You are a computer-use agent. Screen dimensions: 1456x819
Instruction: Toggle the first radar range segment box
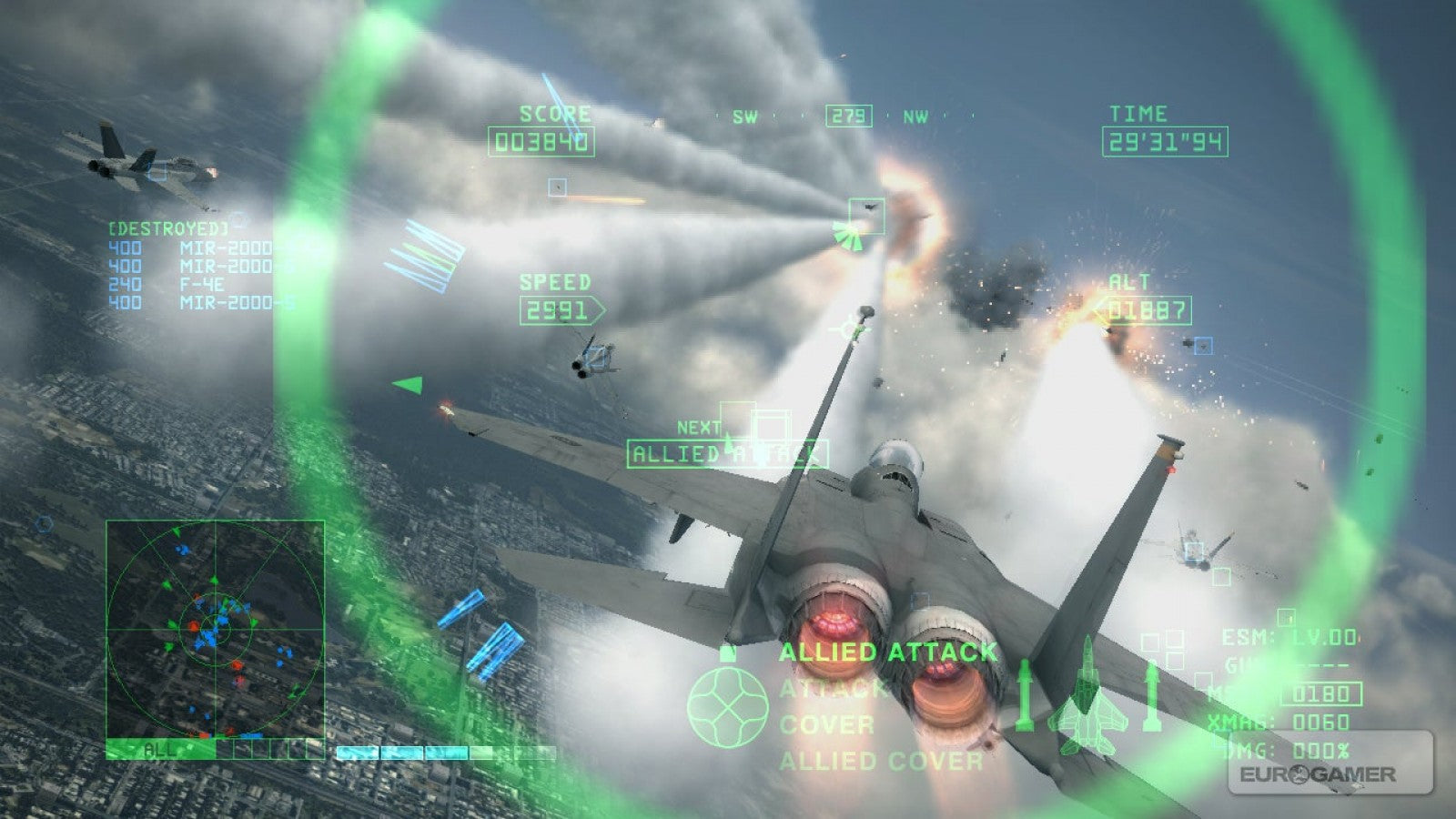[x=225, y=749]
